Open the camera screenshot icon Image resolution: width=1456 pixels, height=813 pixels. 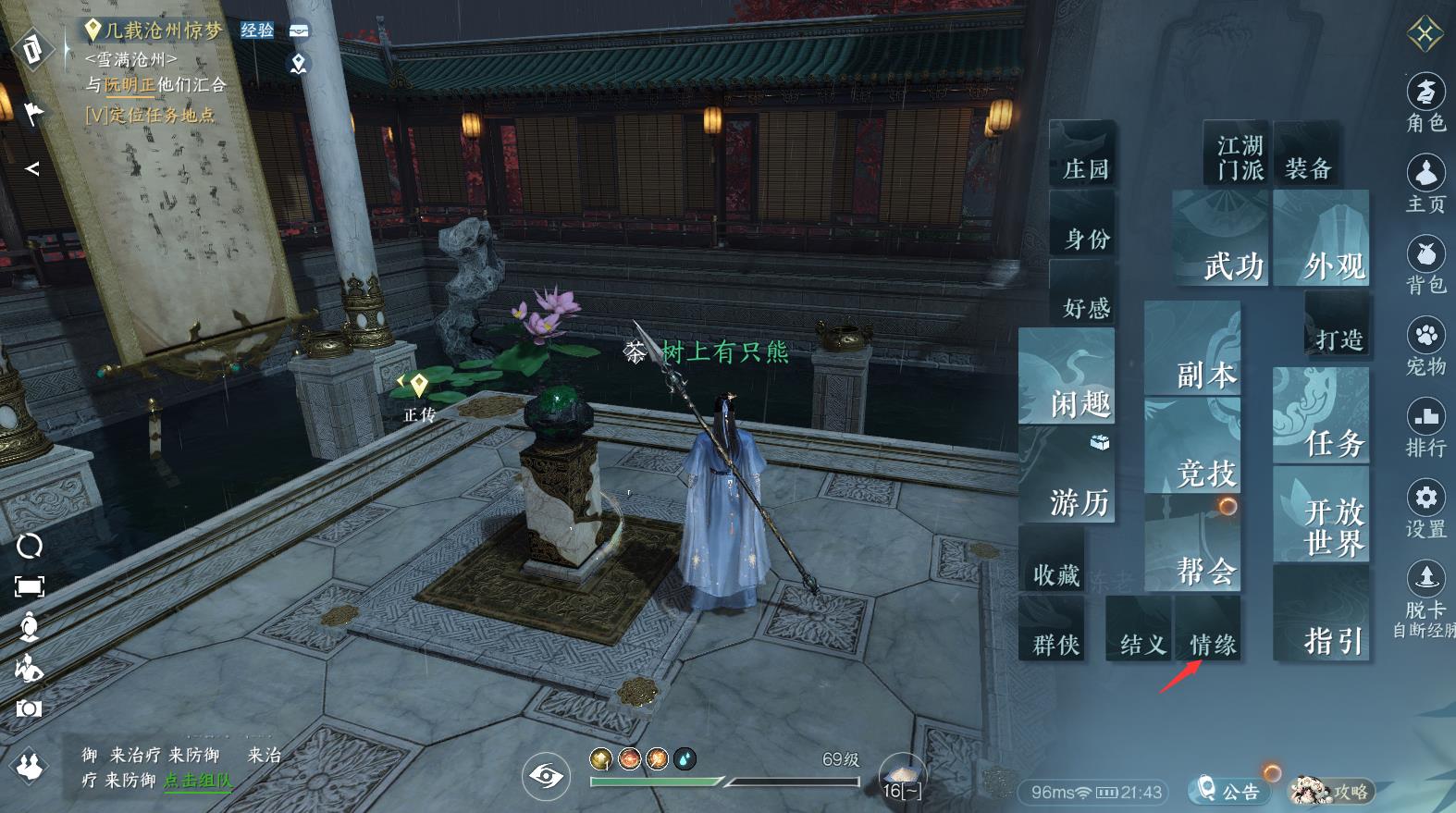pos(29,708)
